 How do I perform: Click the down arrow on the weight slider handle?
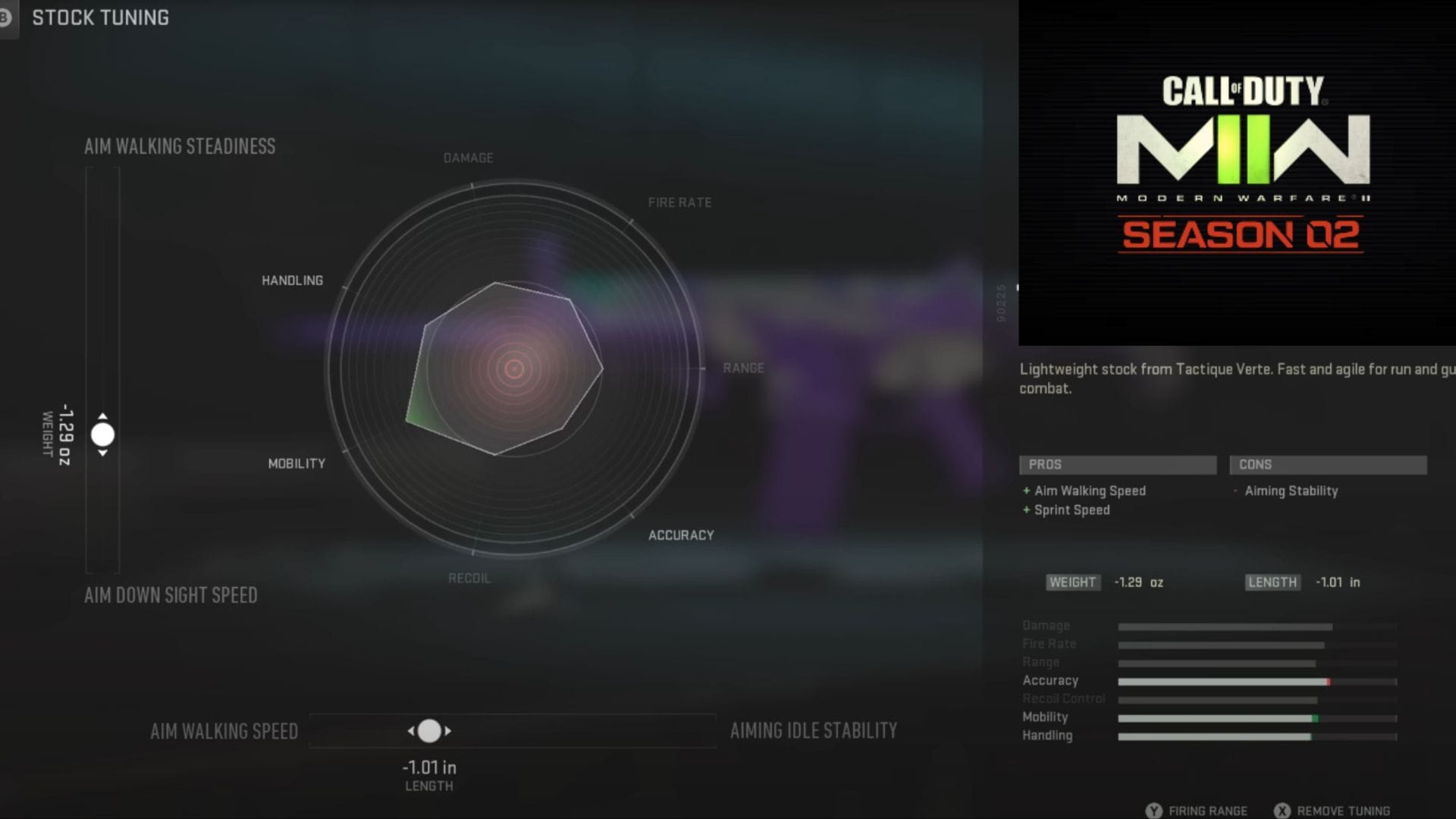(x=101, y=453)
